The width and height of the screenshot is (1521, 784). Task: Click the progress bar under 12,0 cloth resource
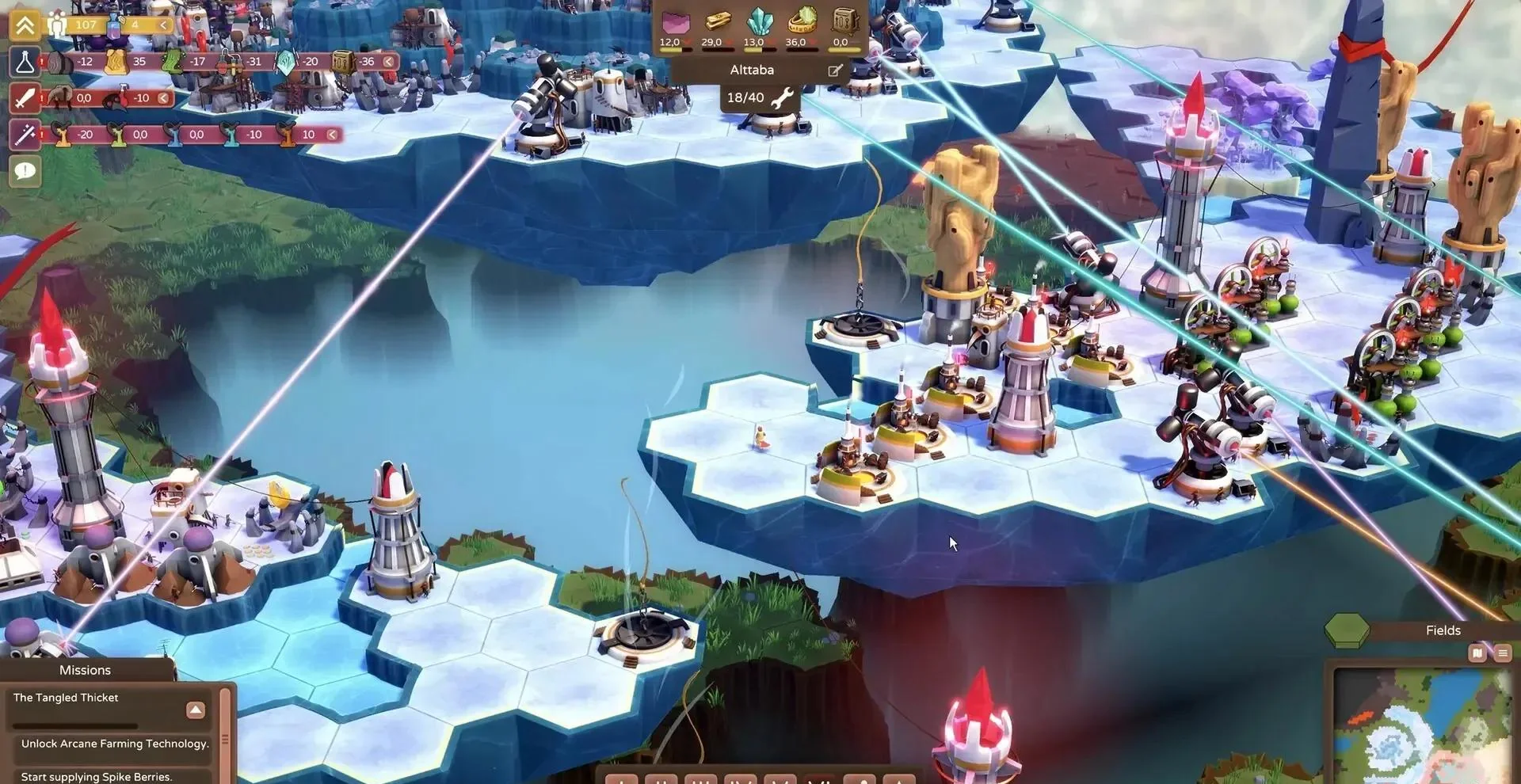[677, 49]
